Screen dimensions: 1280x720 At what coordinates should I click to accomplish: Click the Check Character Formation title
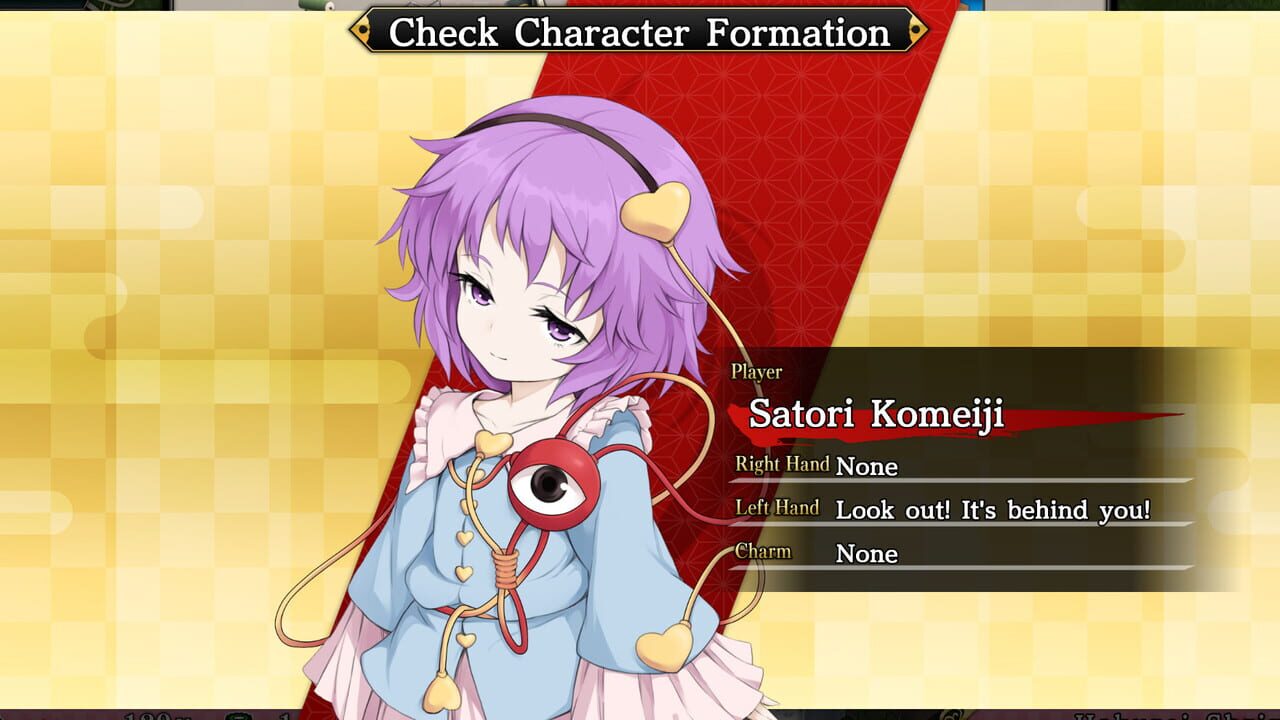tap(640, 32)
